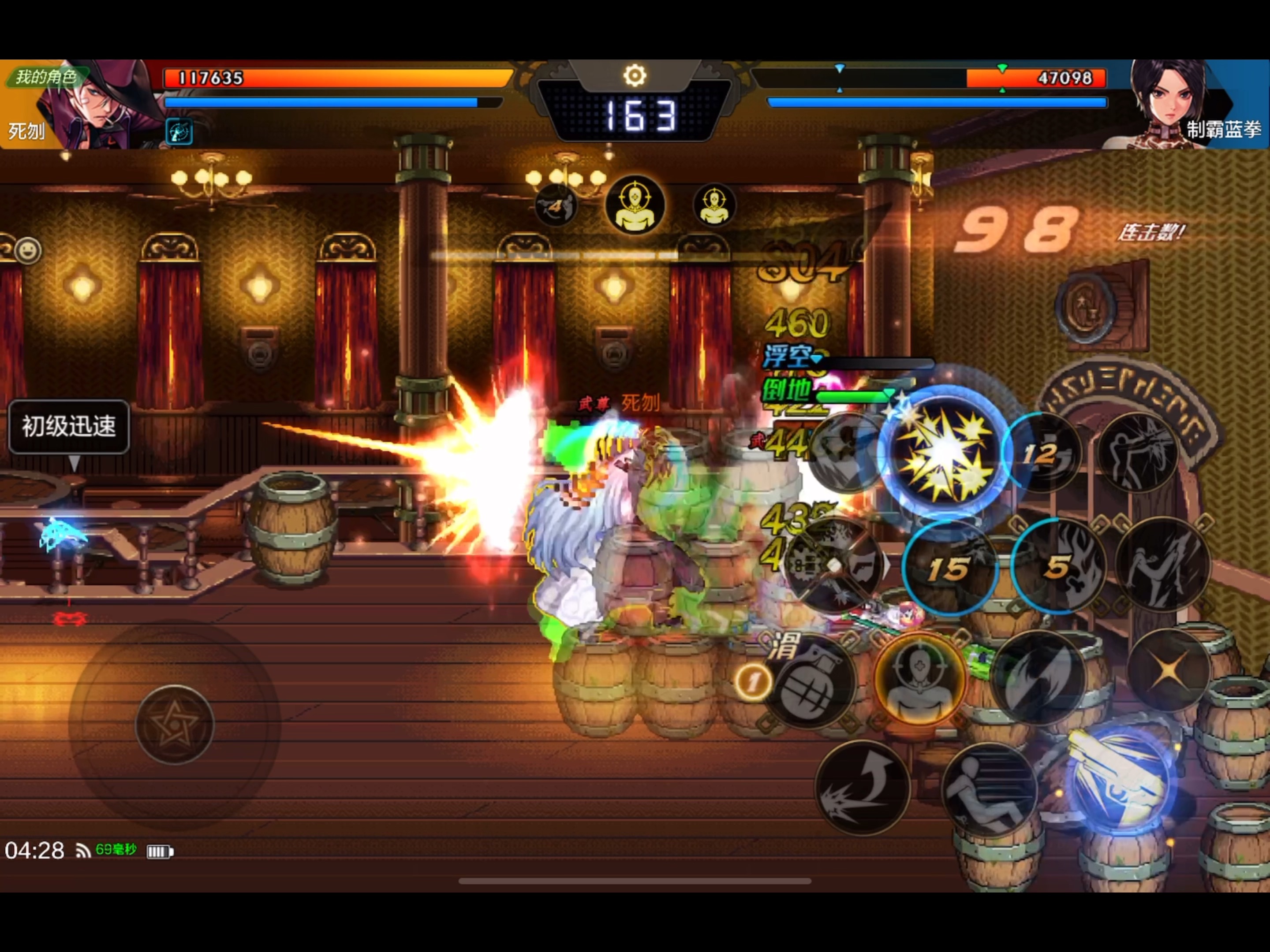Activate the glowing starburst explosion skill

[945, 454]
